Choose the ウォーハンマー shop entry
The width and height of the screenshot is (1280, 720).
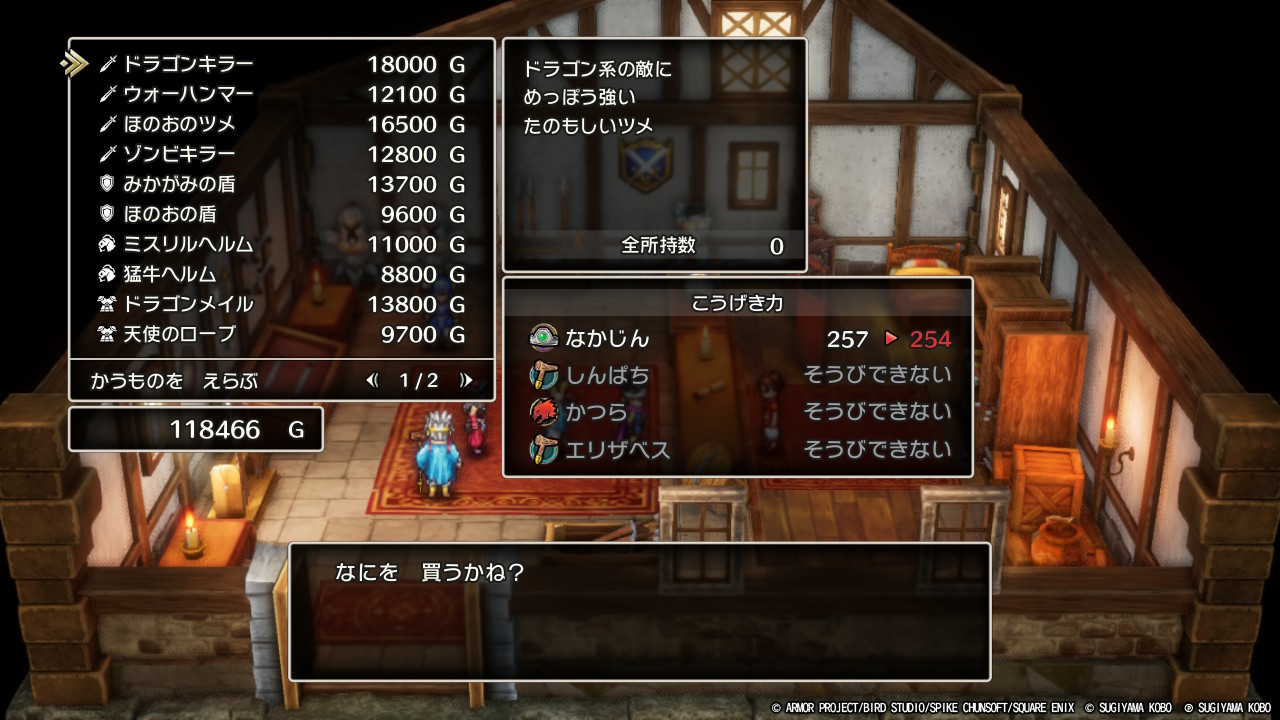(280, 95)
